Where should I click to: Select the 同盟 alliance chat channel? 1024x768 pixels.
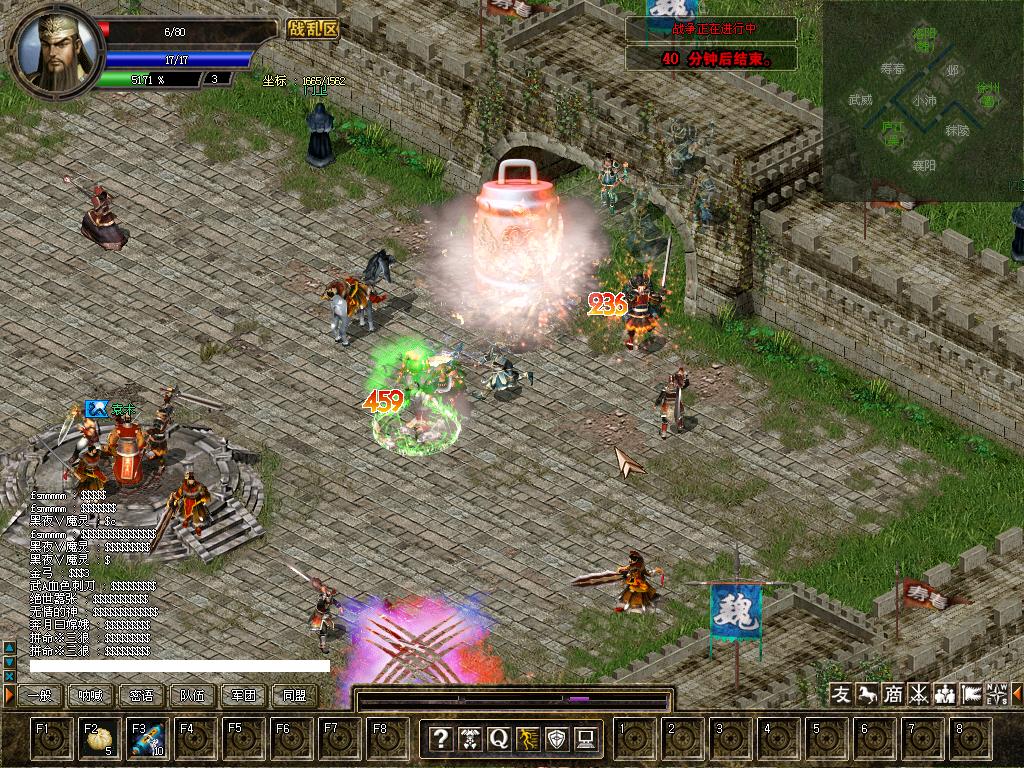click(x=294, y=695)
